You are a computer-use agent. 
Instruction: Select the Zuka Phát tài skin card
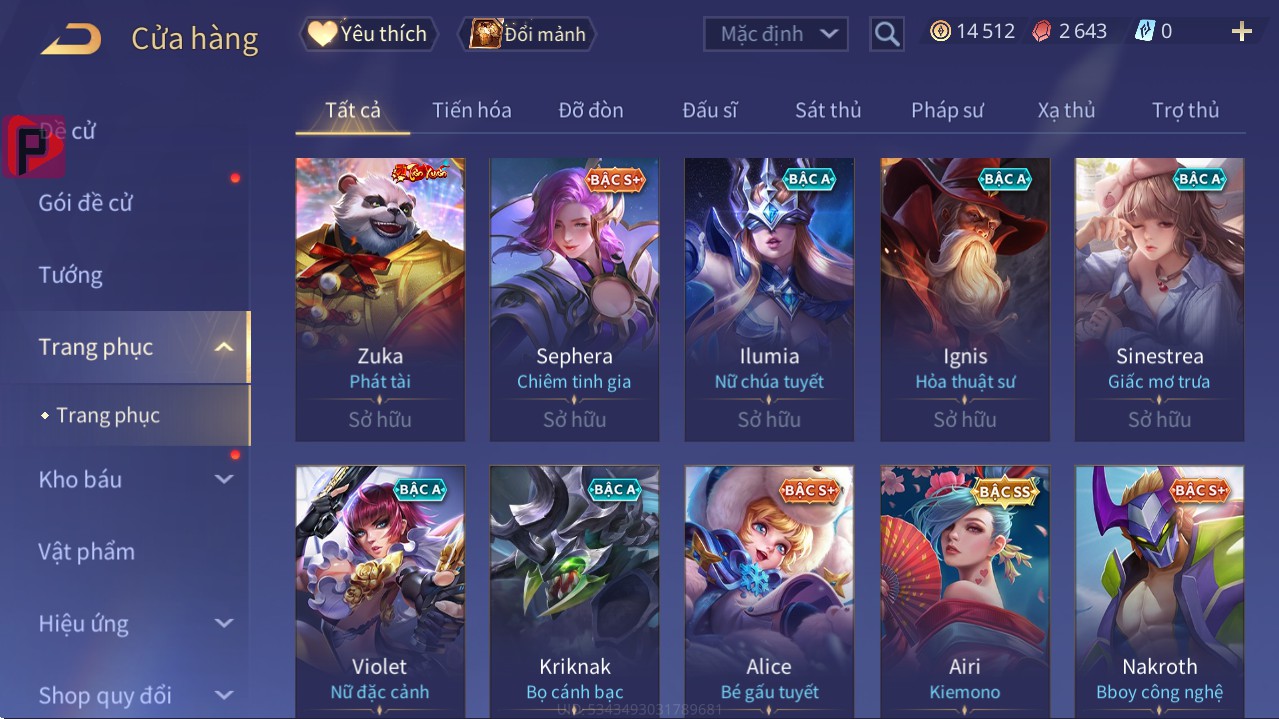pos(380,299)
